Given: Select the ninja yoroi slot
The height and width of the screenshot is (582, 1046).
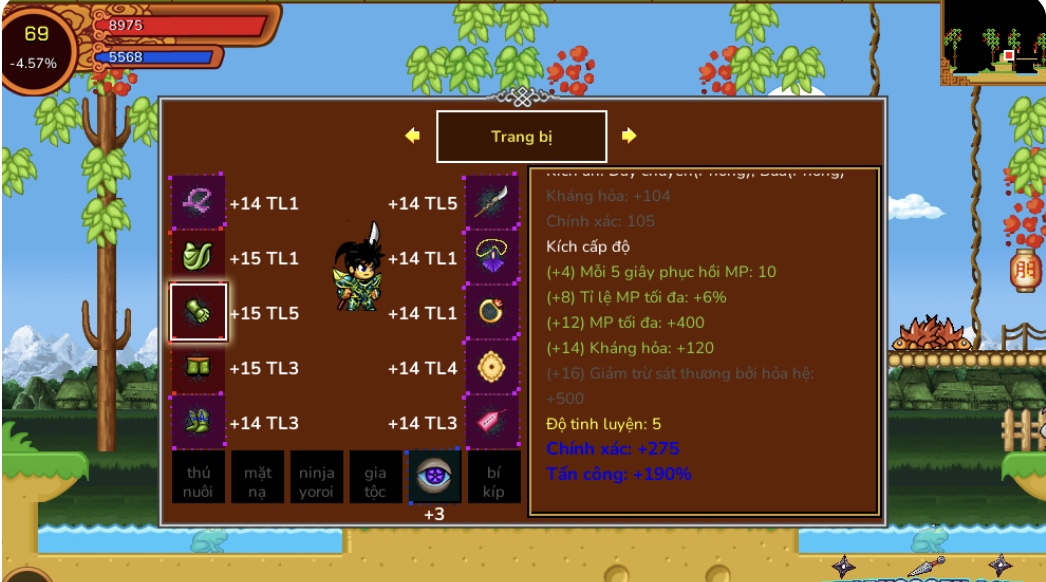Looking at the screenshot, I should [316, 477].
